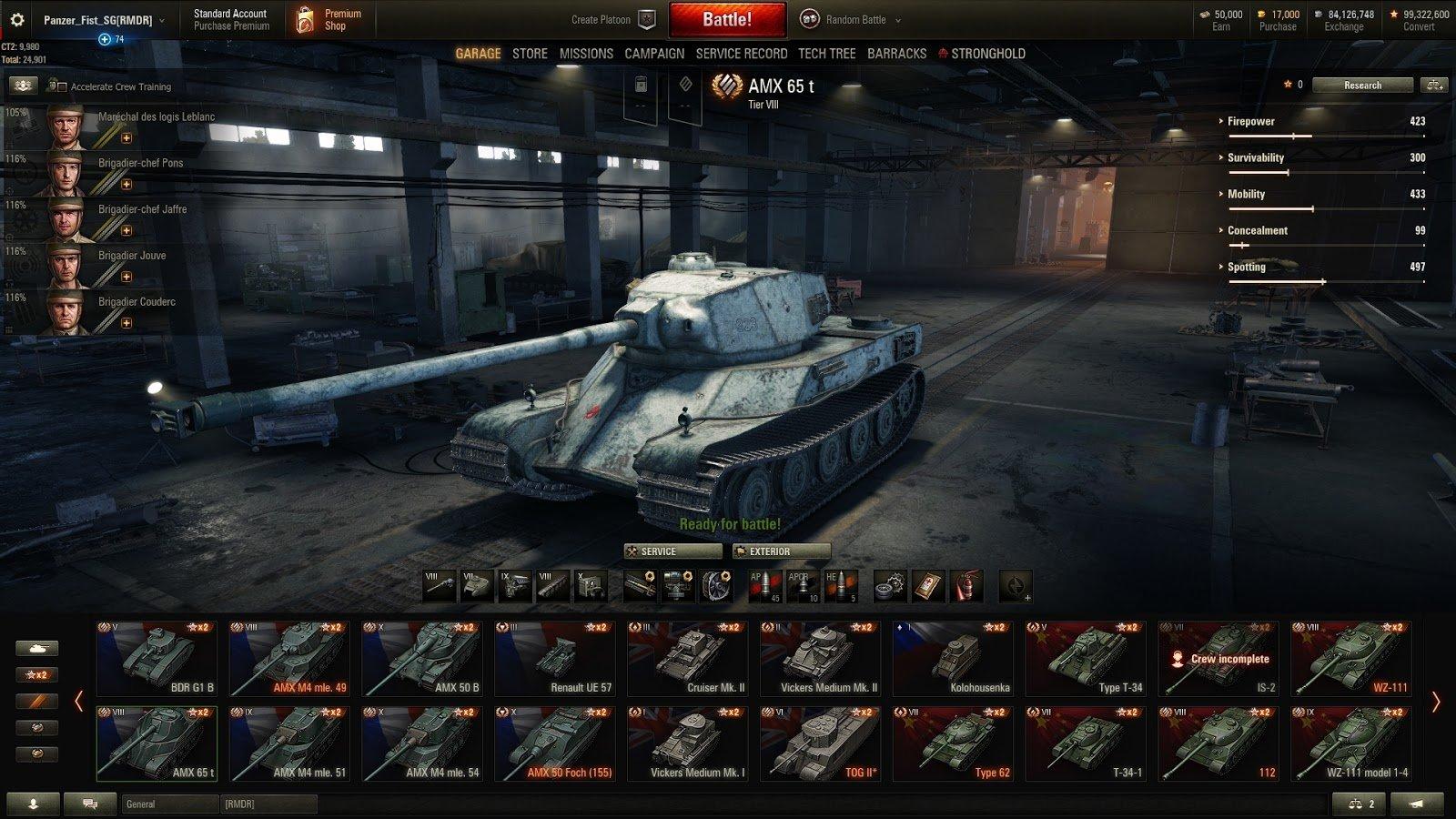Click the General chat channel tab
This screenshot has height=819, width=1456.
(169, 804)
